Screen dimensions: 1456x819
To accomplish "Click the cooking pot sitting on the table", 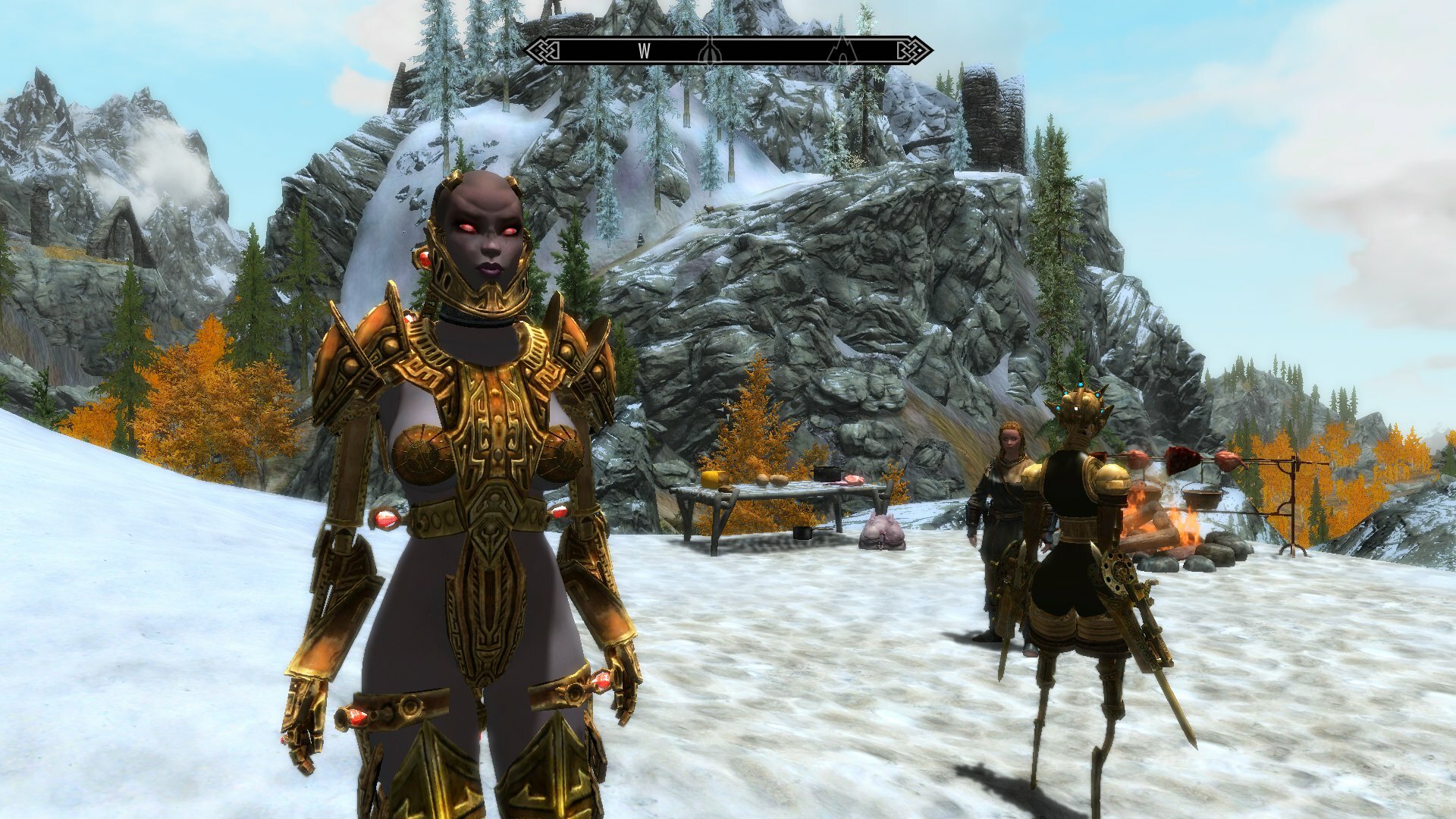I will [827, 474].
